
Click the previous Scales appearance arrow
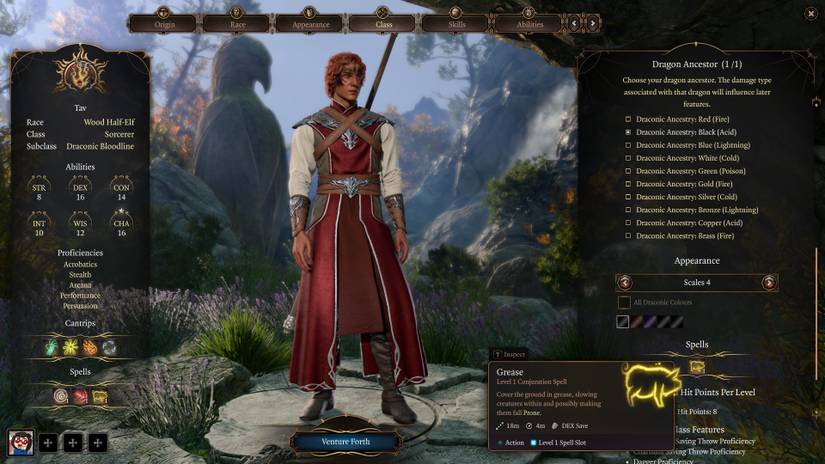click(x=626, y=283)
